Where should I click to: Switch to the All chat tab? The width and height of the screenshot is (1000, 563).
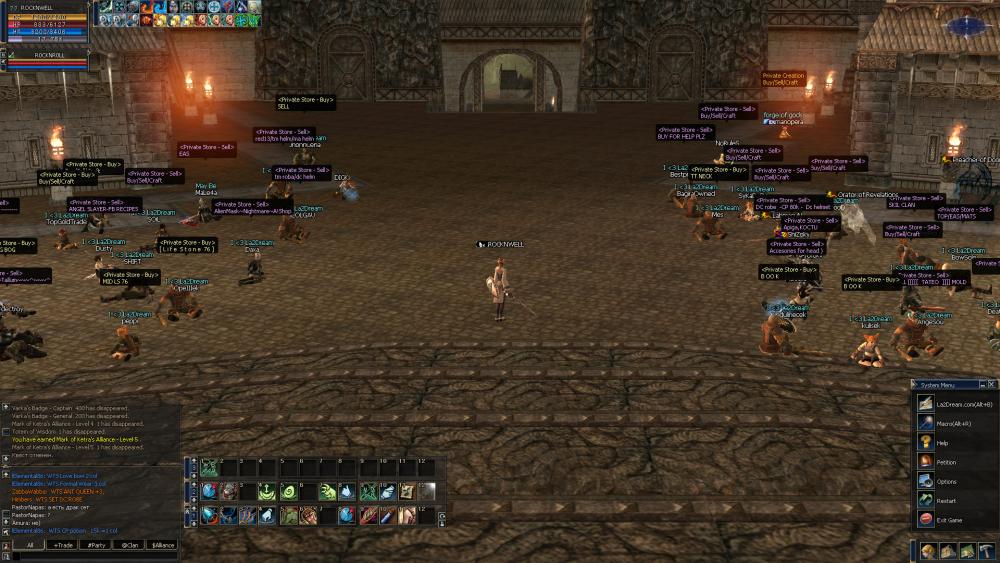[x=30, y=545]
